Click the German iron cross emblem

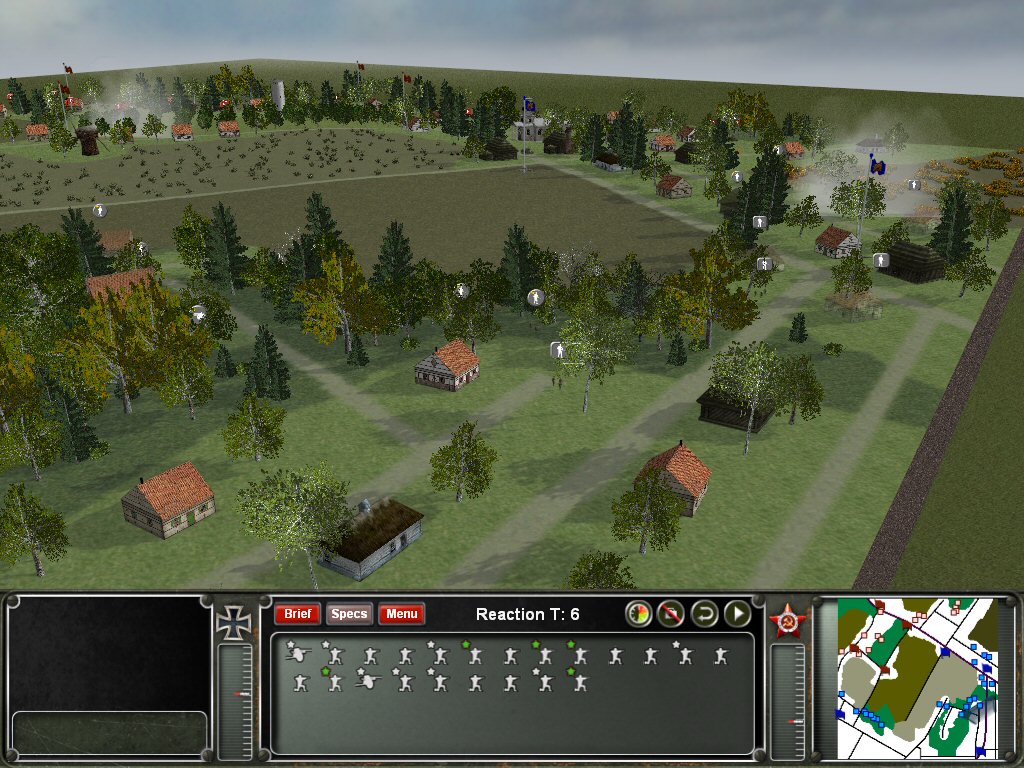234,622
